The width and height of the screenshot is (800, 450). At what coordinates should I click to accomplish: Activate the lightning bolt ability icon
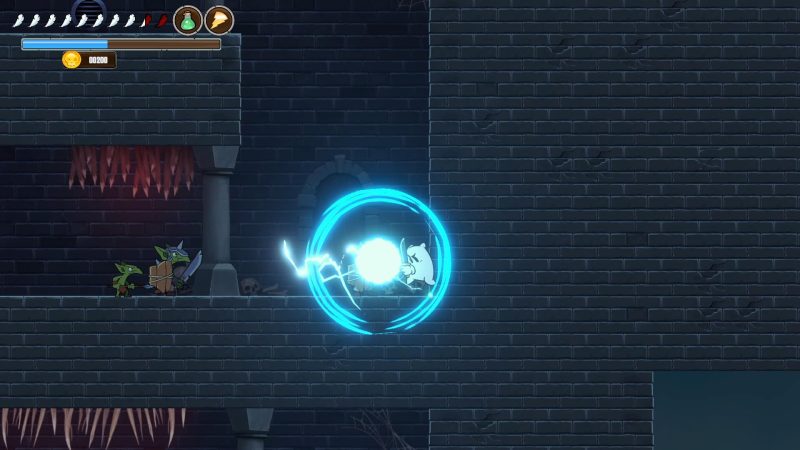tap(219, 20)
